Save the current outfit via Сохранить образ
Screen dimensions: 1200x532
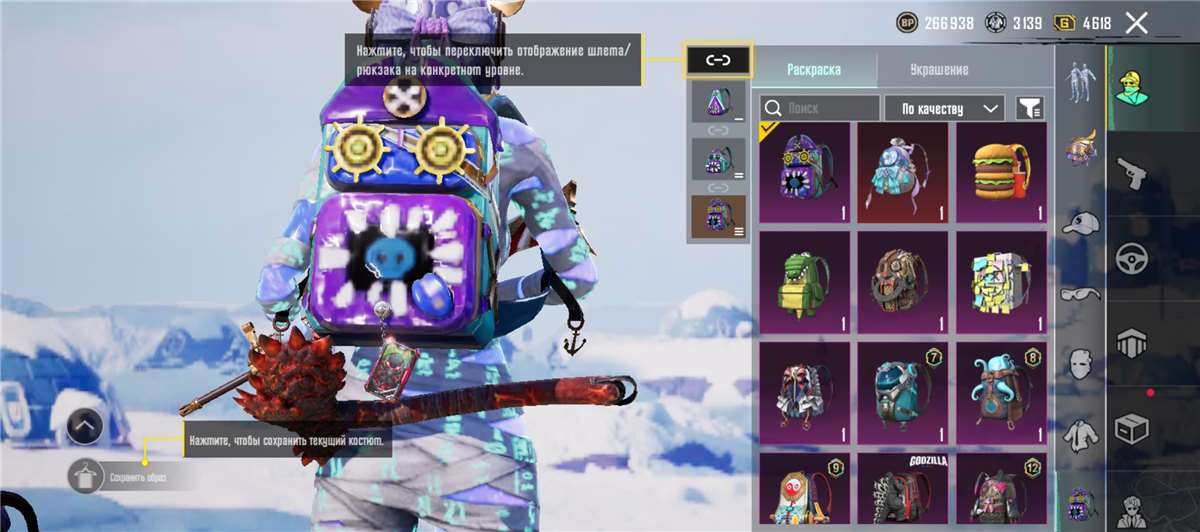86,476
